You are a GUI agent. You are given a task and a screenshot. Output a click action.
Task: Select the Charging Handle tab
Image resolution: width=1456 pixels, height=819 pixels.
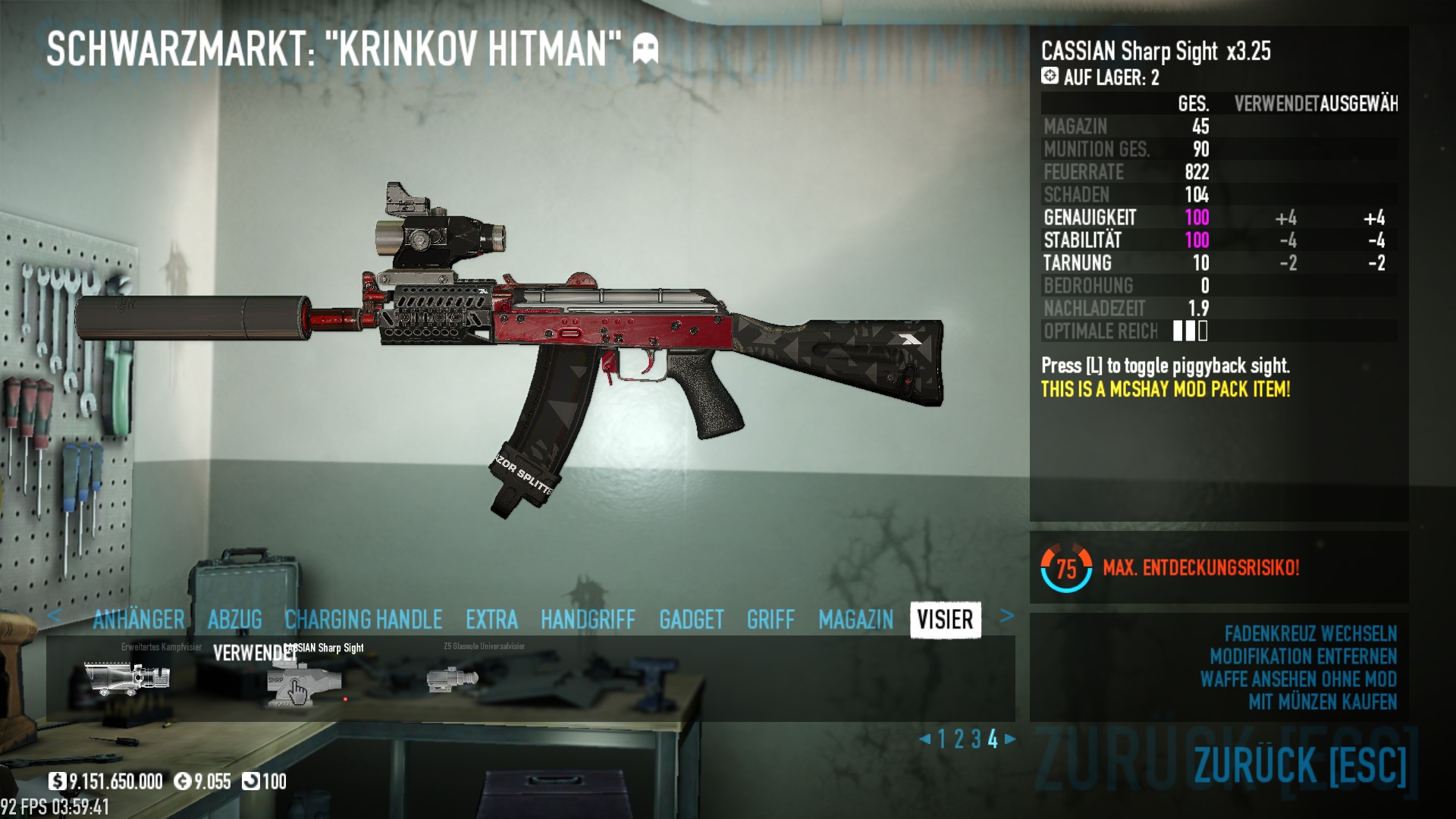(363, 620)
